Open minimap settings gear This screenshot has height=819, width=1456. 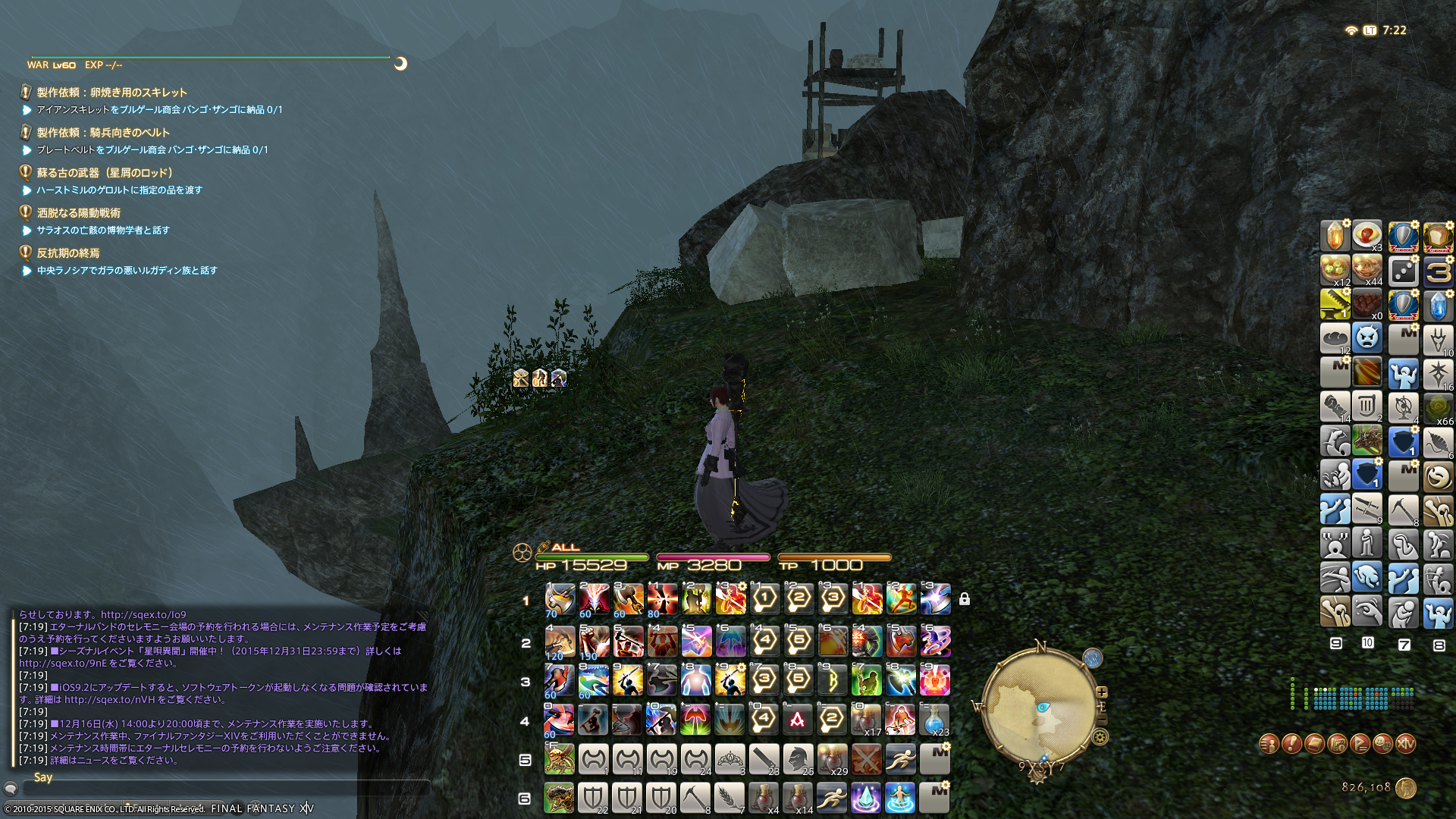(x=1100, y=736)
